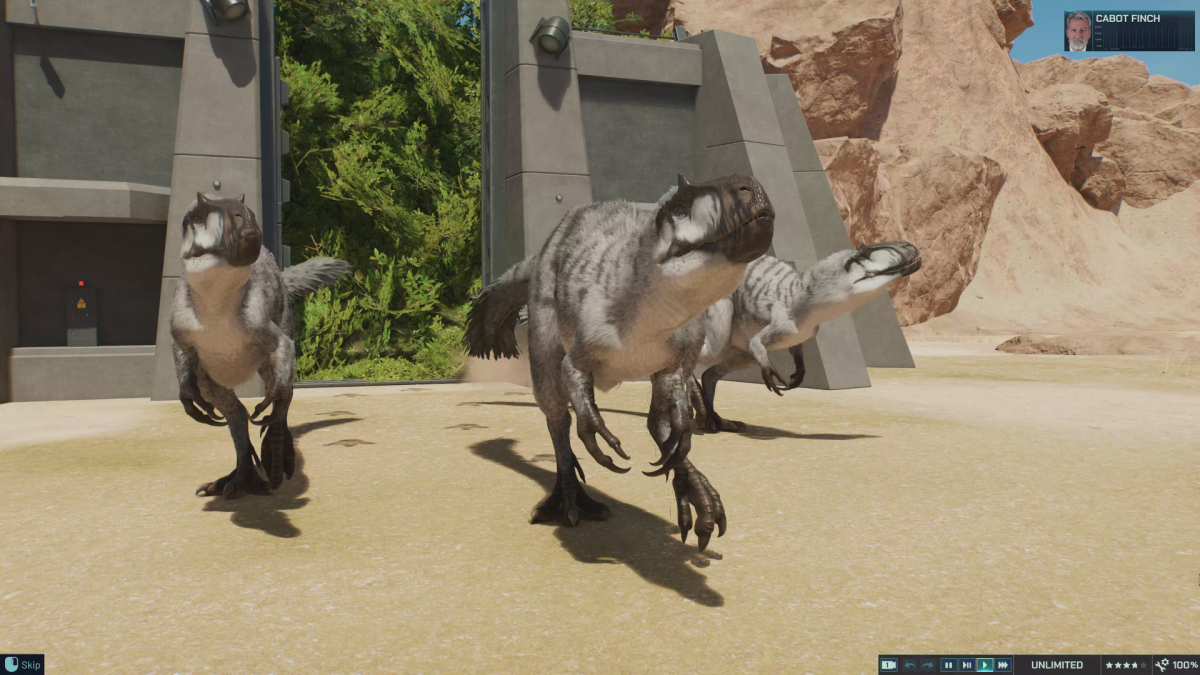Toggle the camera mode icon
Viewport: 1200px width, 675px height.
pos(888,665)
